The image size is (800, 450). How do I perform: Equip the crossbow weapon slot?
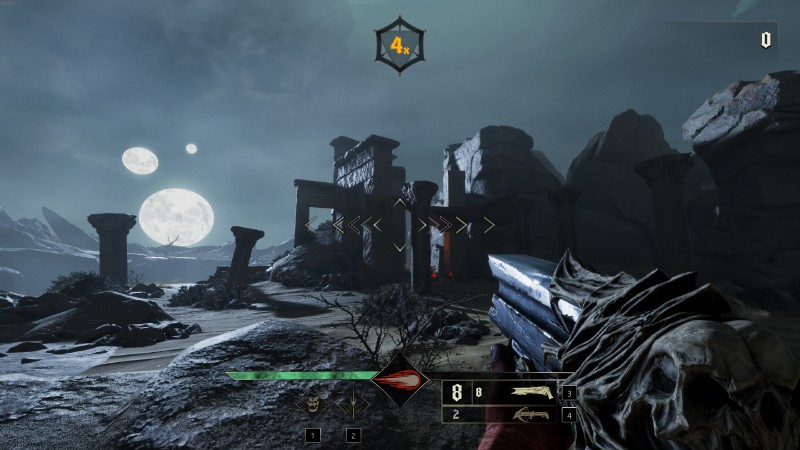(531, 414)
